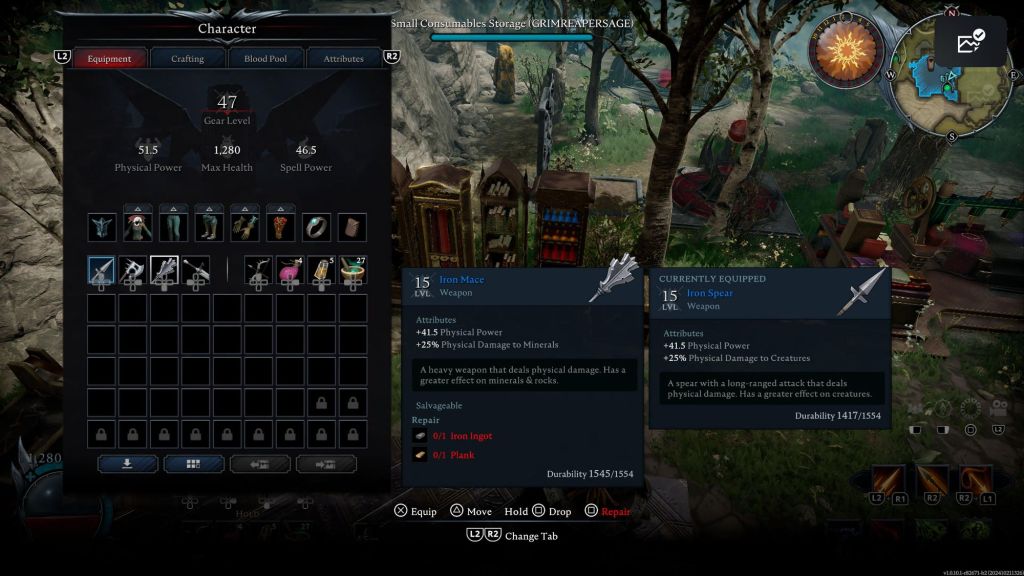1024x576 pixels.
Task: Click the image overlay button near minimap
Action: 971,41
